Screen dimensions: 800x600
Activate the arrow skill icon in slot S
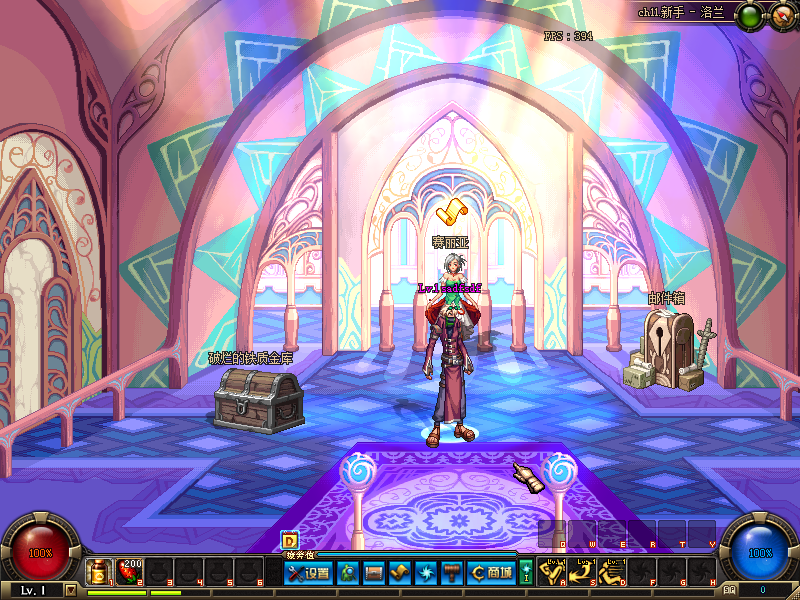click(583, 573)
